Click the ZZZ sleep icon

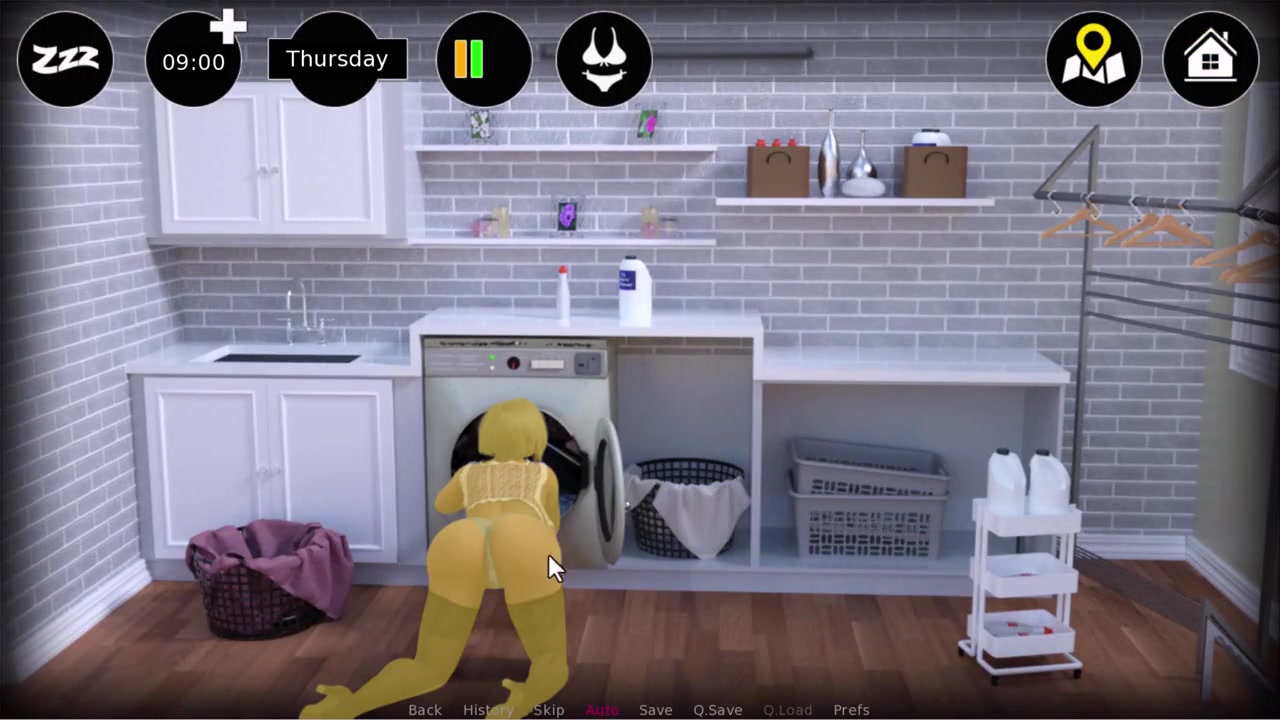65,59
